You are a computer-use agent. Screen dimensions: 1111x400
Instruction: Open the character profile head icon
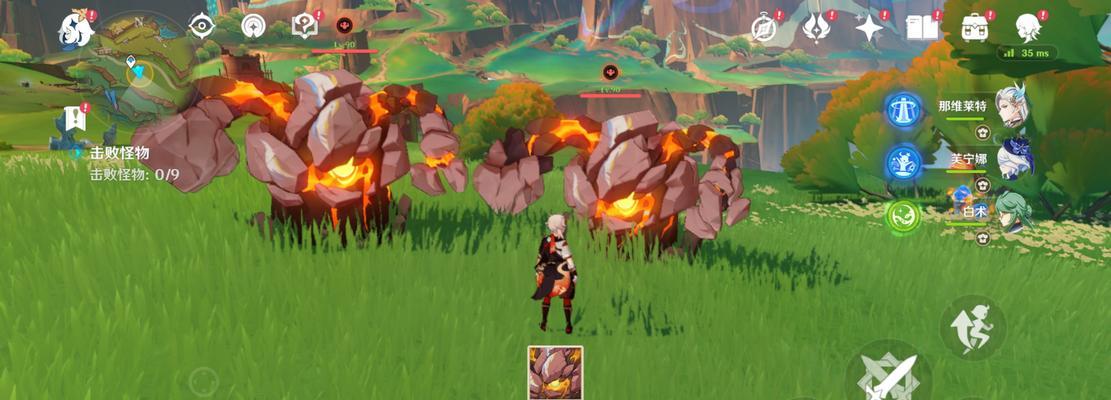tap(1028, 27)
